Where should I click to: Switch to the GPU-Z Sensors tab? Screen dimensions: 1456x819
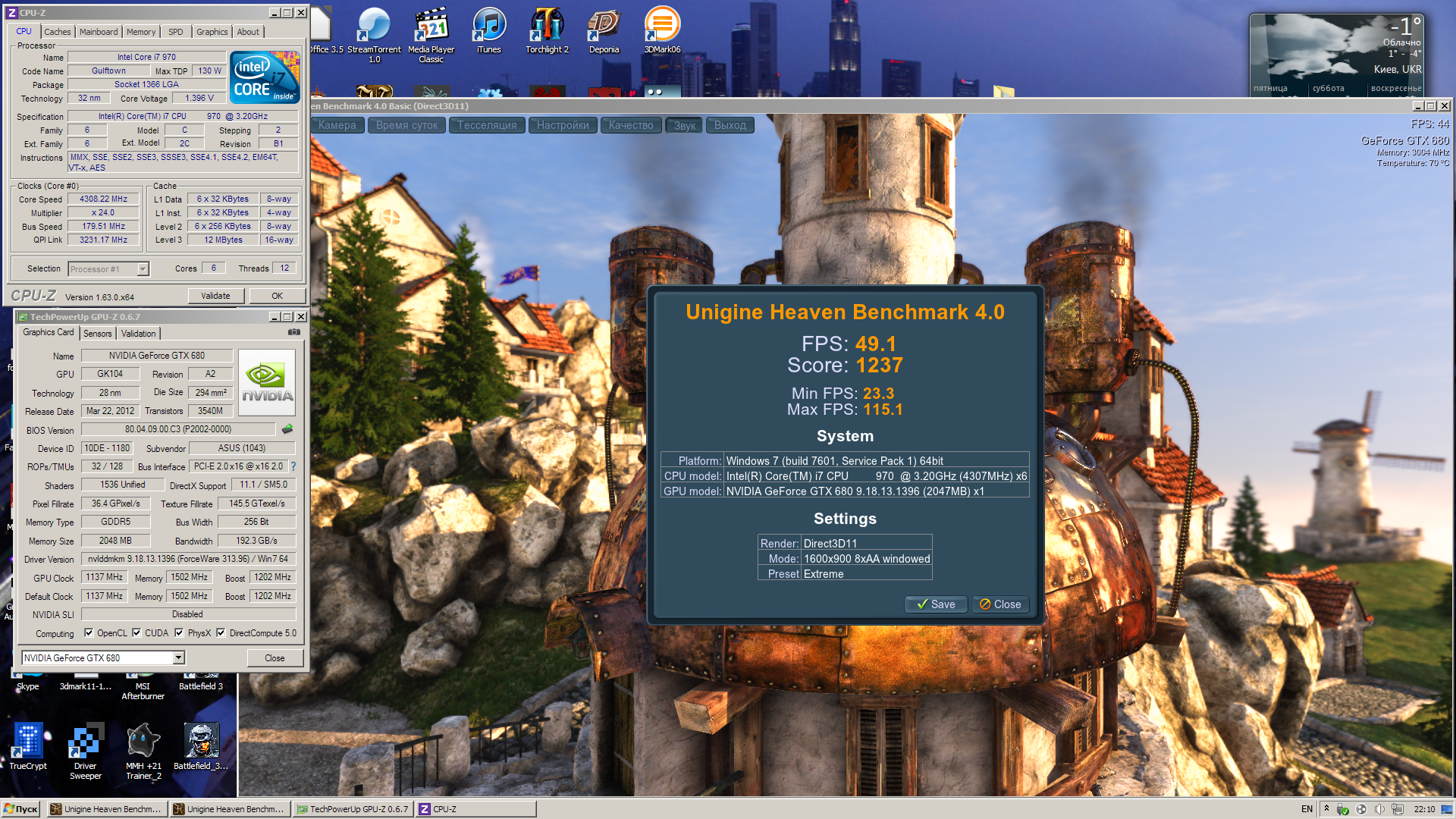point(97,334)
